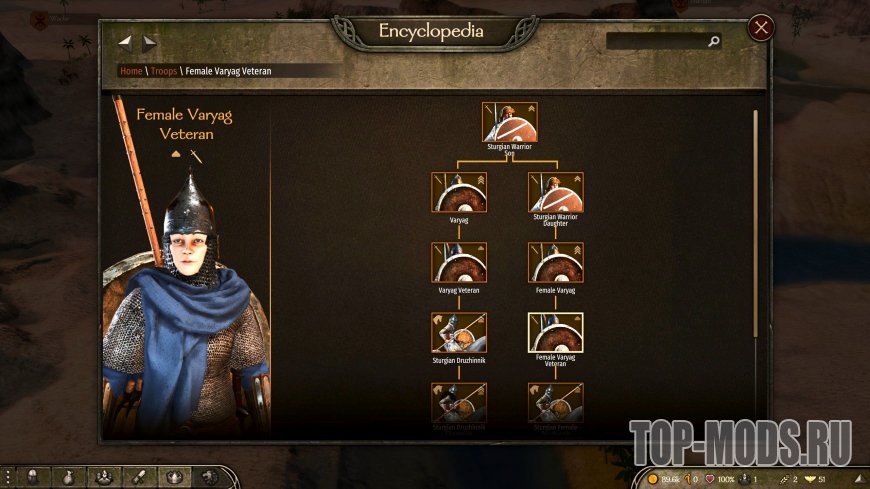The width and height of the screenshot is (870, 489).
Task: Open the Home breadcrumb link
Action: coord(131,71)
